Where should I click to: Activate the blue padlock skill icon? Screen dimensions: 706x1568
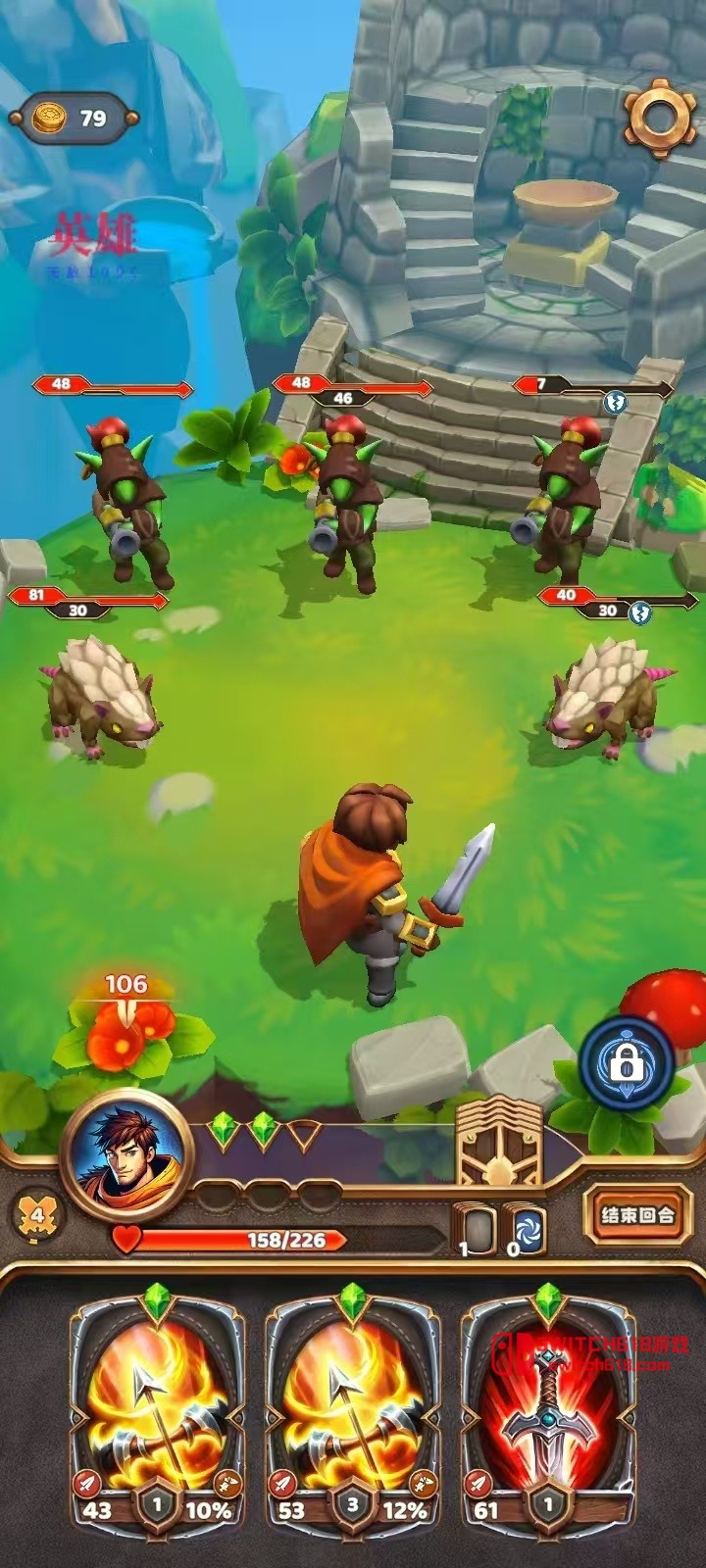click(626, 1061)
